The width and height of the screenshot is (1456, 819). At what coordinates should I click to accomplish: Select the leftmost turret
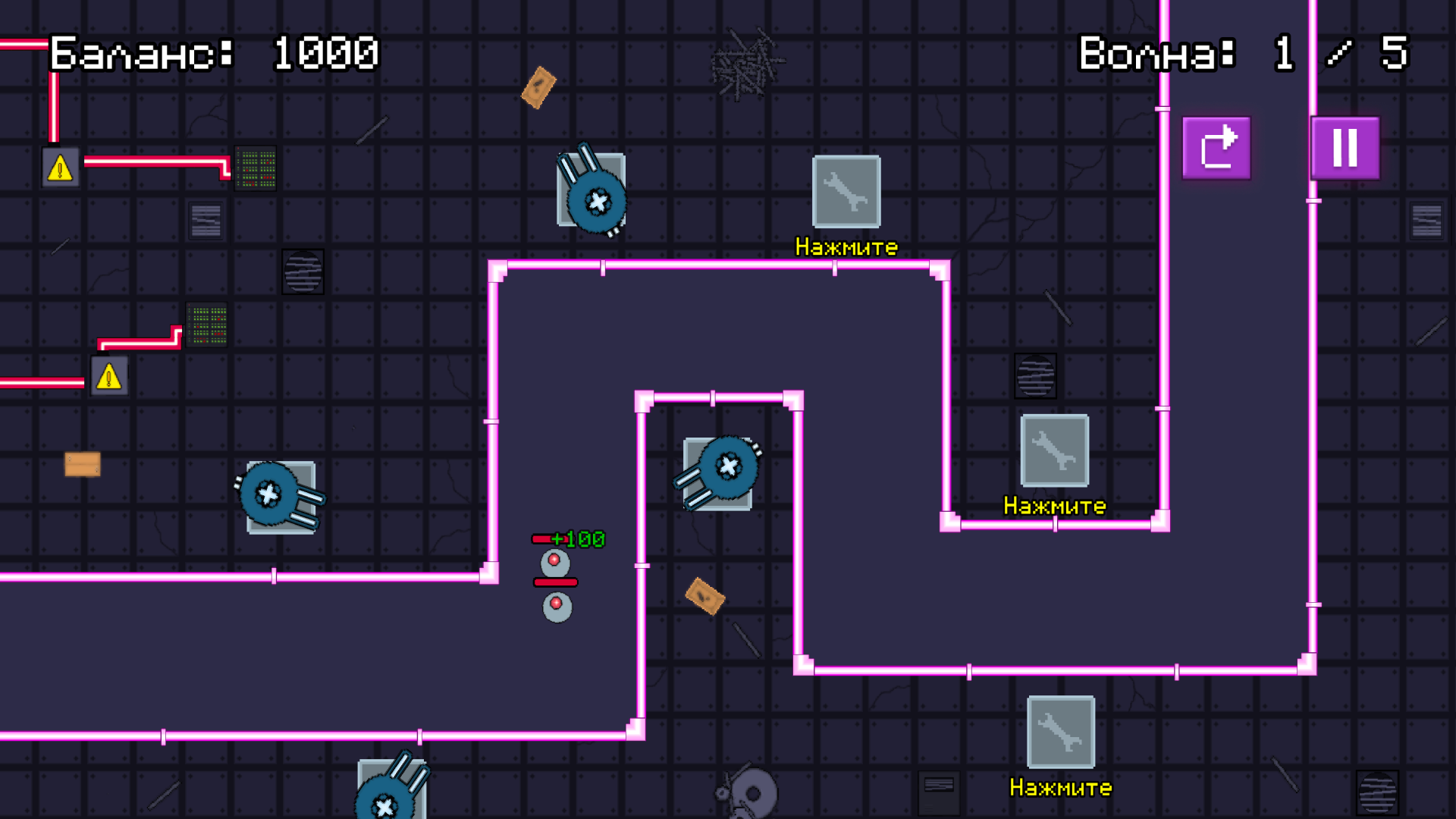click(x=271, y=494)
